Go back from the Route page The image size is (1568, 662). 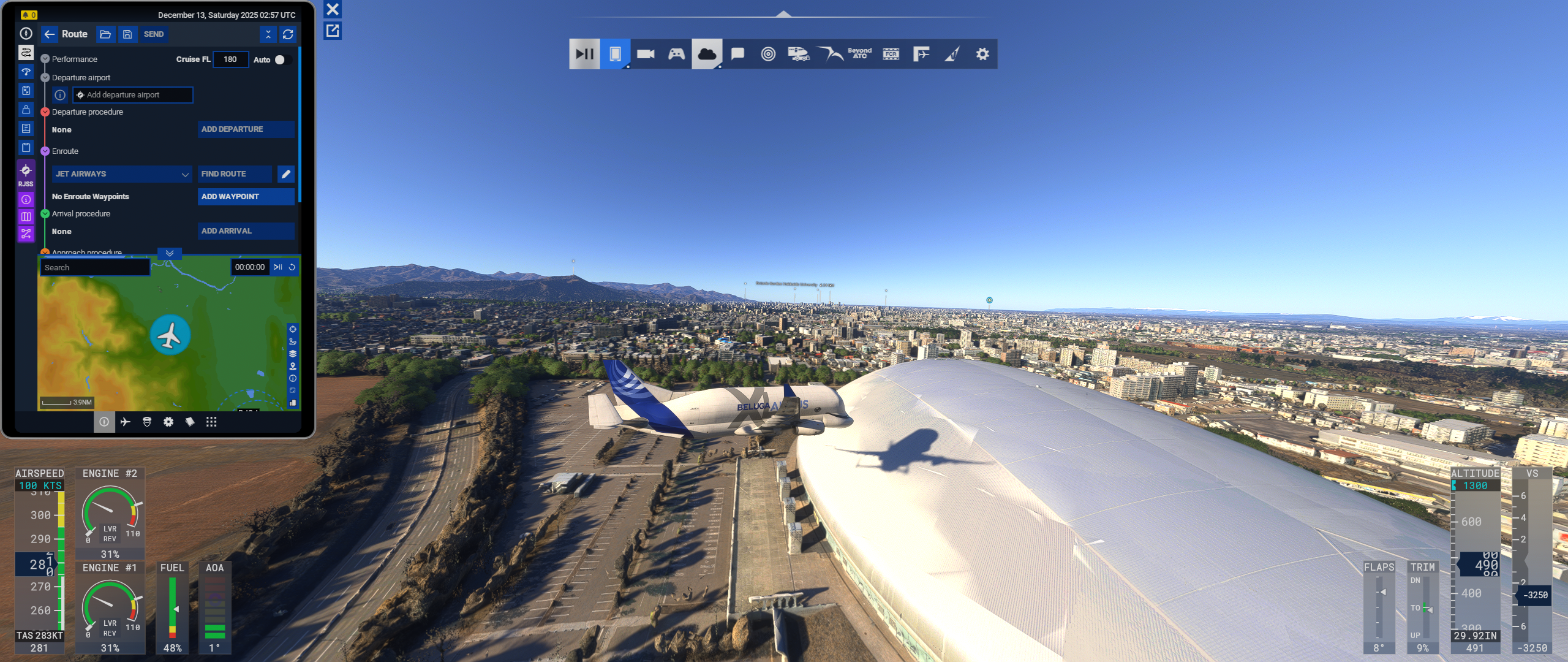click(50, 34)
